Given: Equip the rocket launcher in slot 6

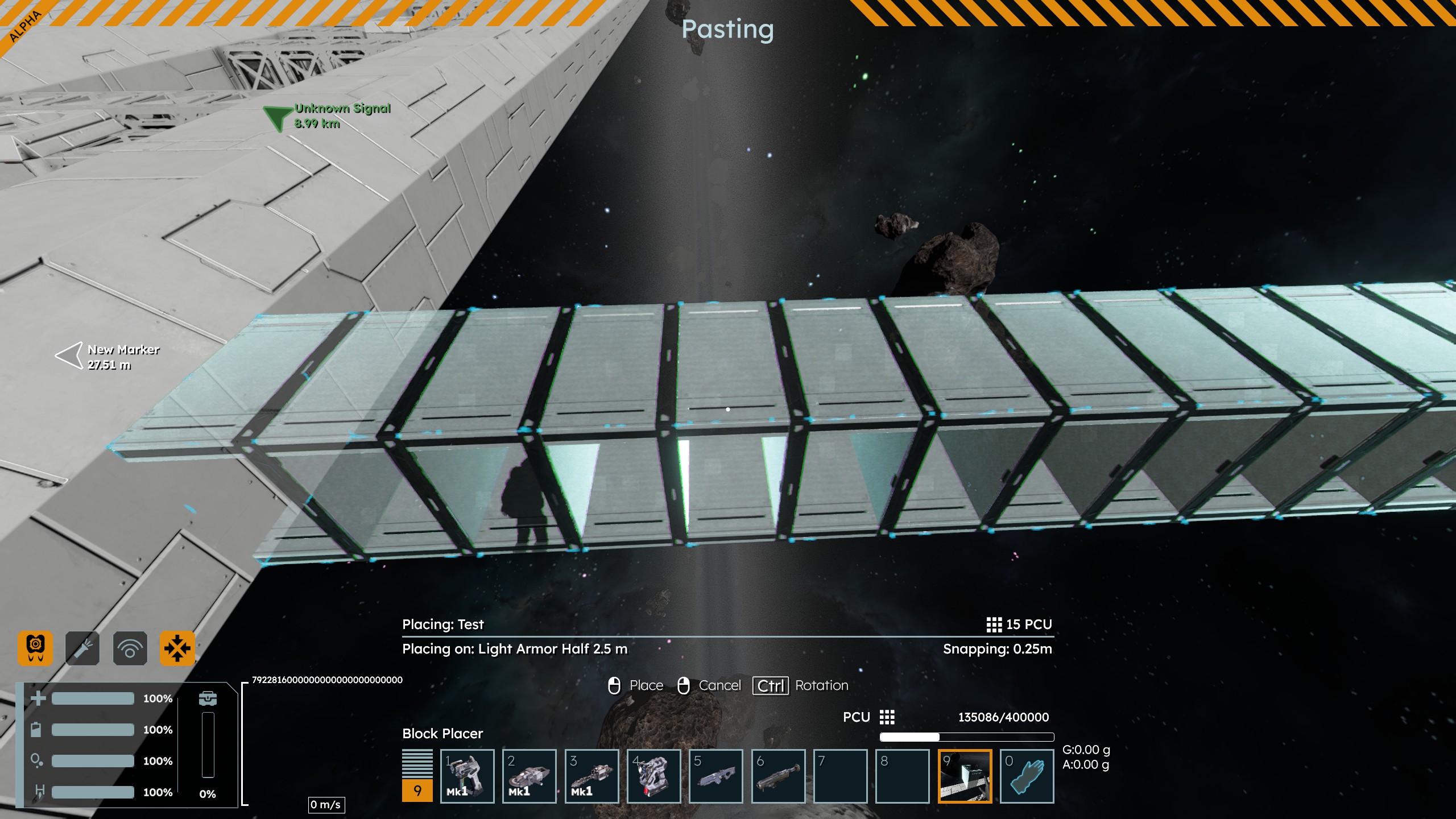Looking at the screenshot, I should (778, 776).
